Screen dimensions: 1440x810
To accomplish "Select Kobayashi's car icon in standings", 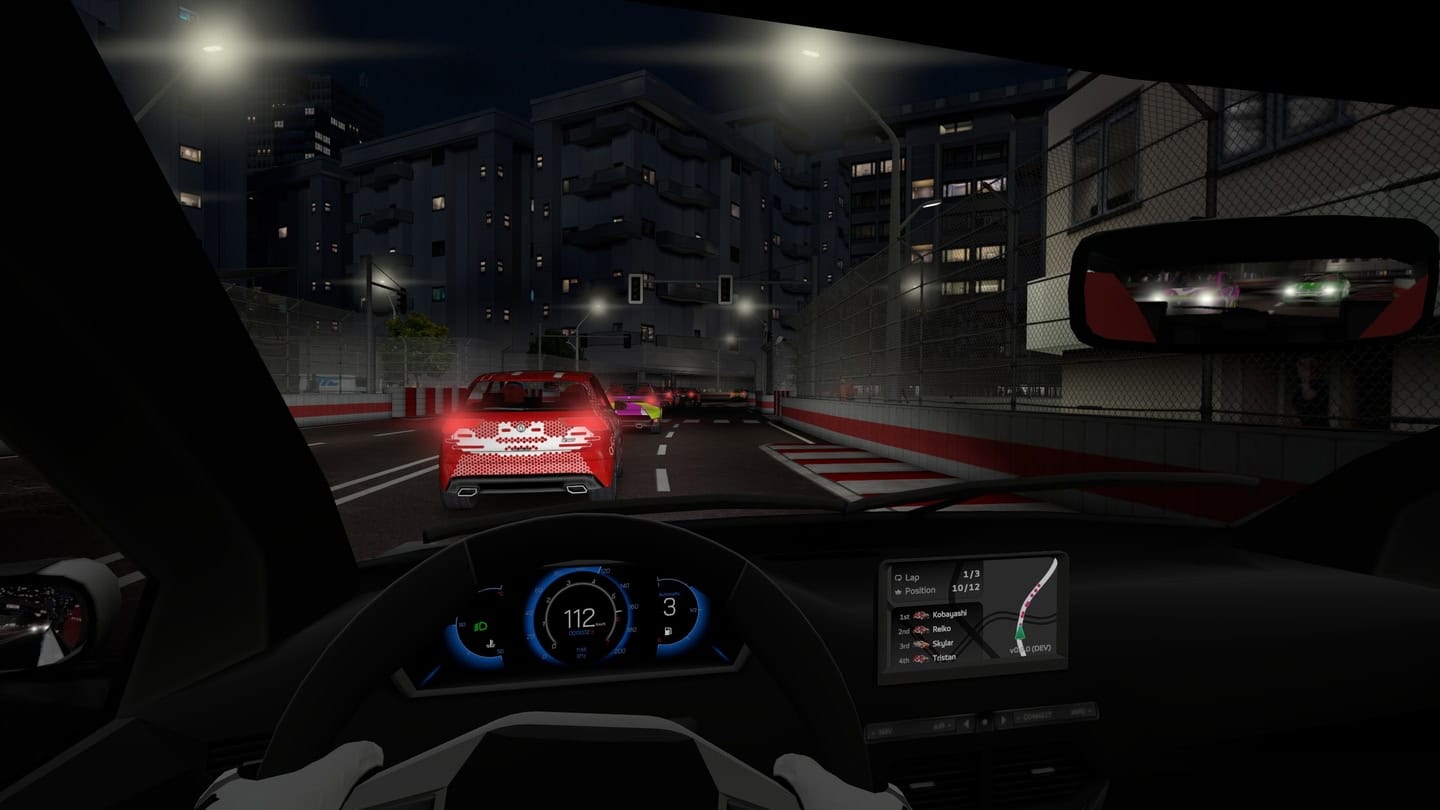I will pos(920,615).
